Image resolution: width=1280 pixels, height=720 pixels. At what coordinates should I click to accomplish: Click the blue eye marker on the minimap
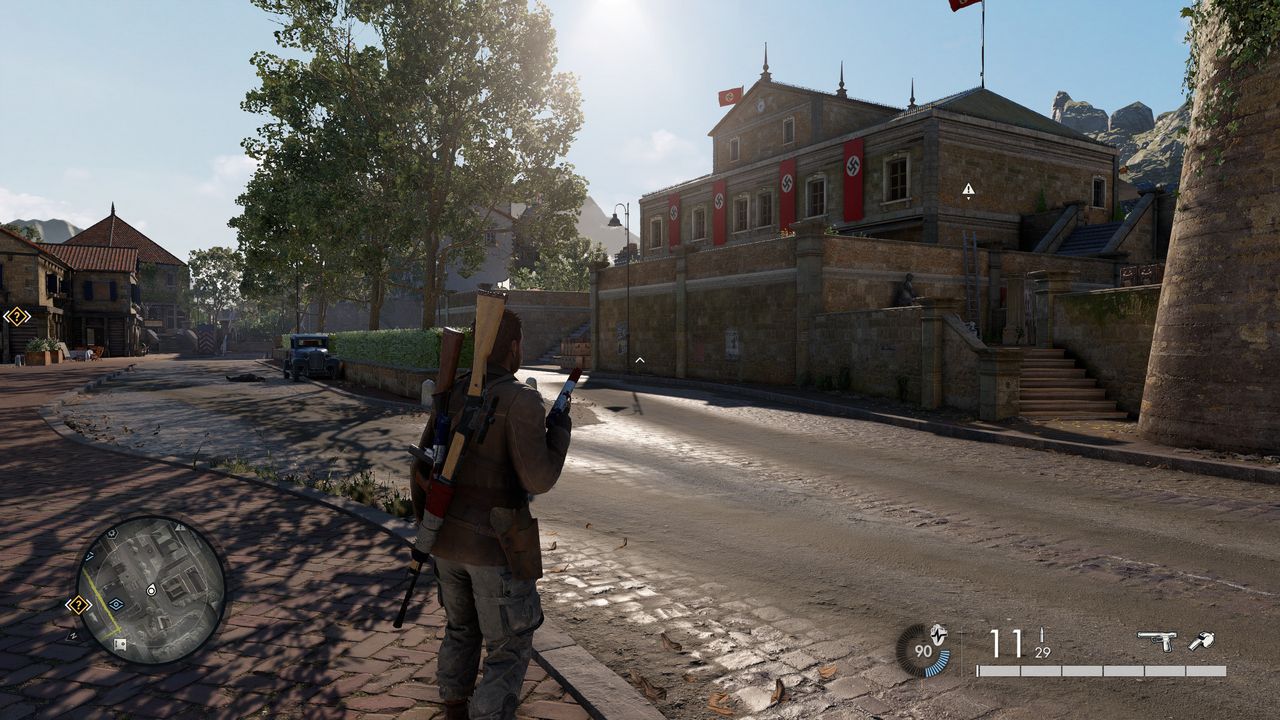[x=116, y=604]
